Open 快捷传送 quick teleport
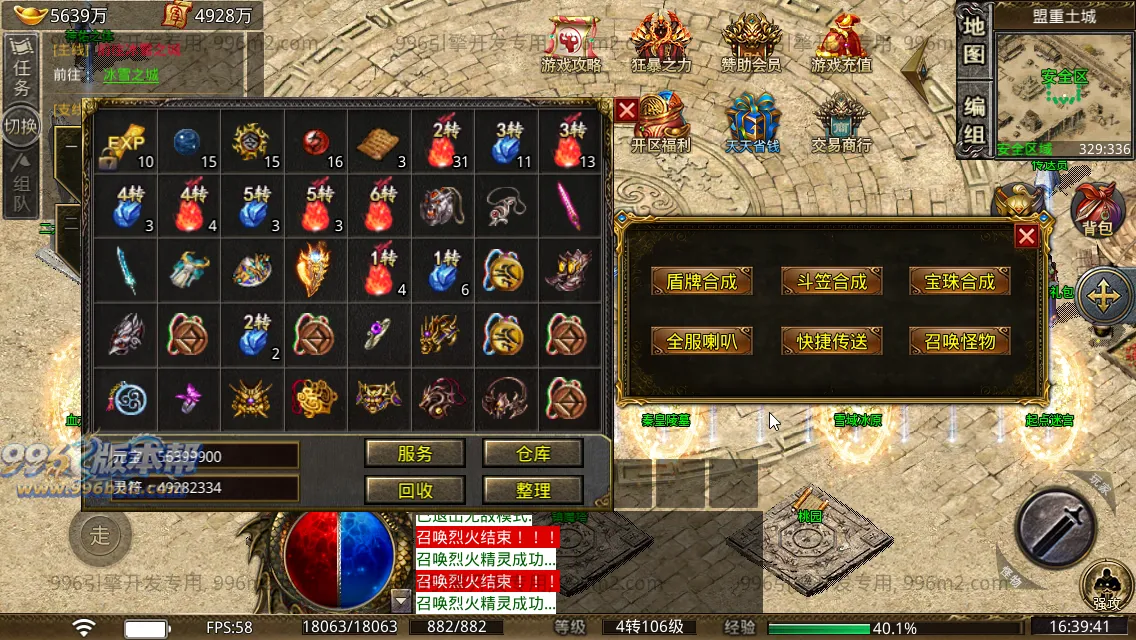The width and height of the screenshot is (1136, 640). point(831,341)
